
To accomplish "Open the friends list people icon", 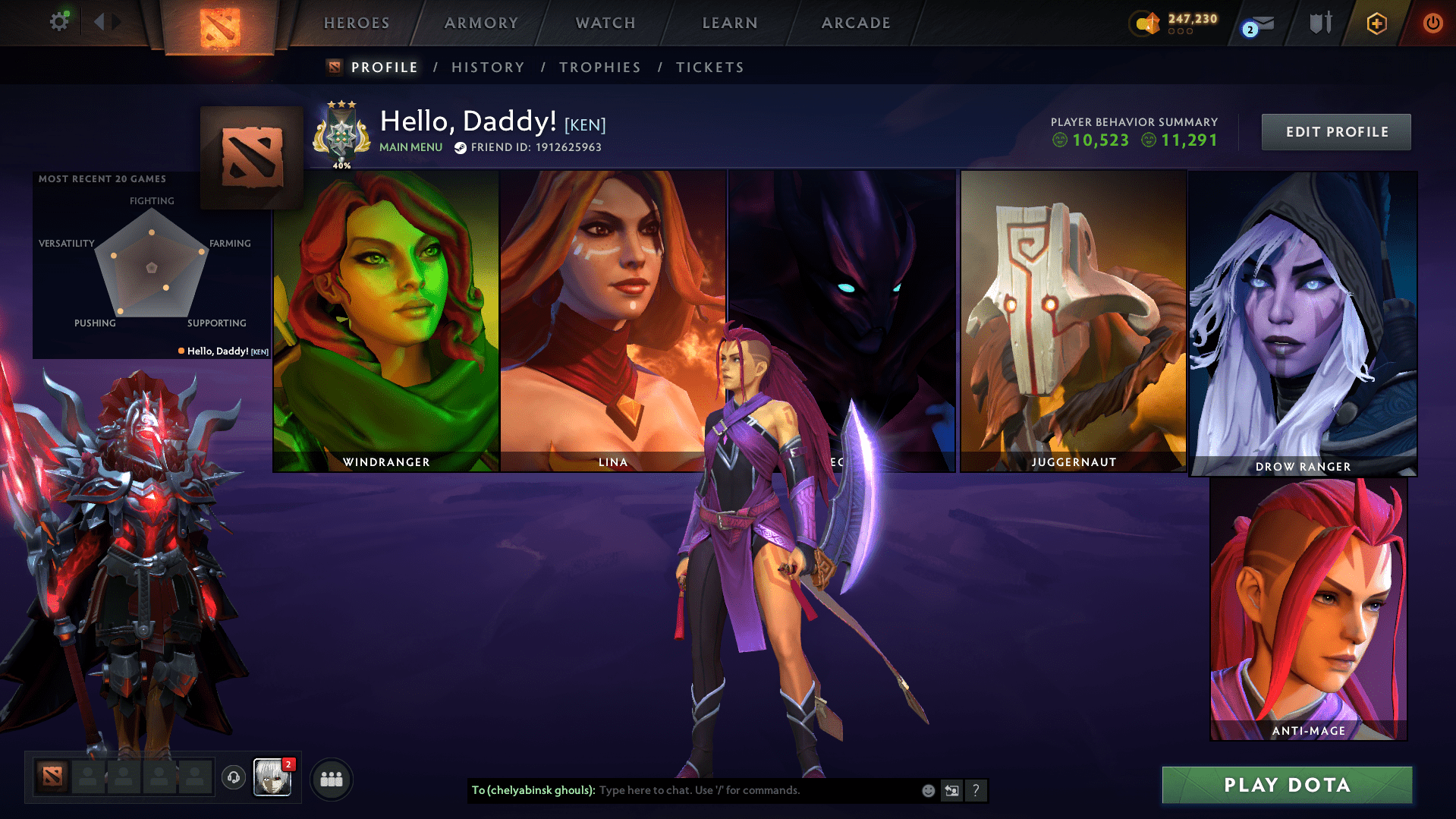I will tap(332, 778).
